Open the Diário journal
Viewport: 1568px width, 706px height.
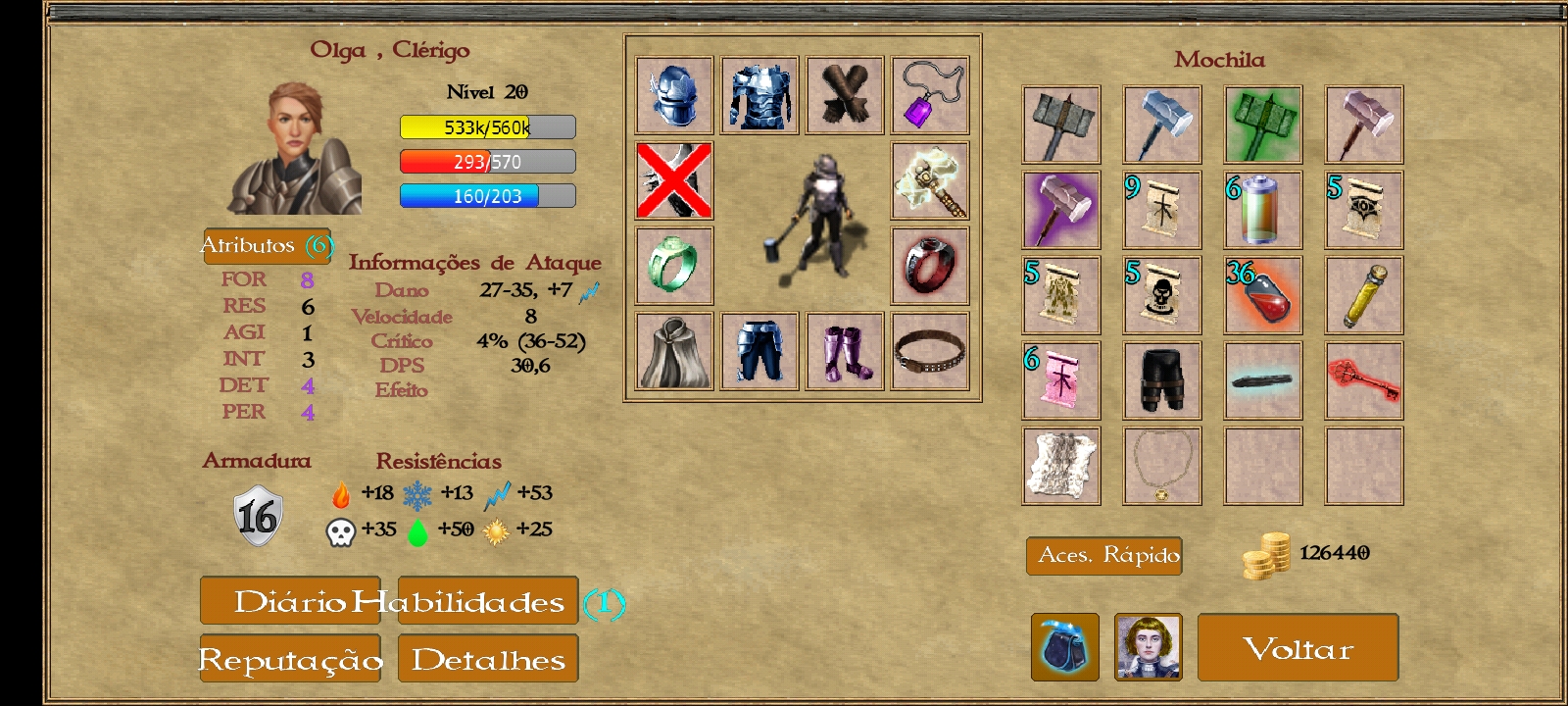tap(289, 601)
